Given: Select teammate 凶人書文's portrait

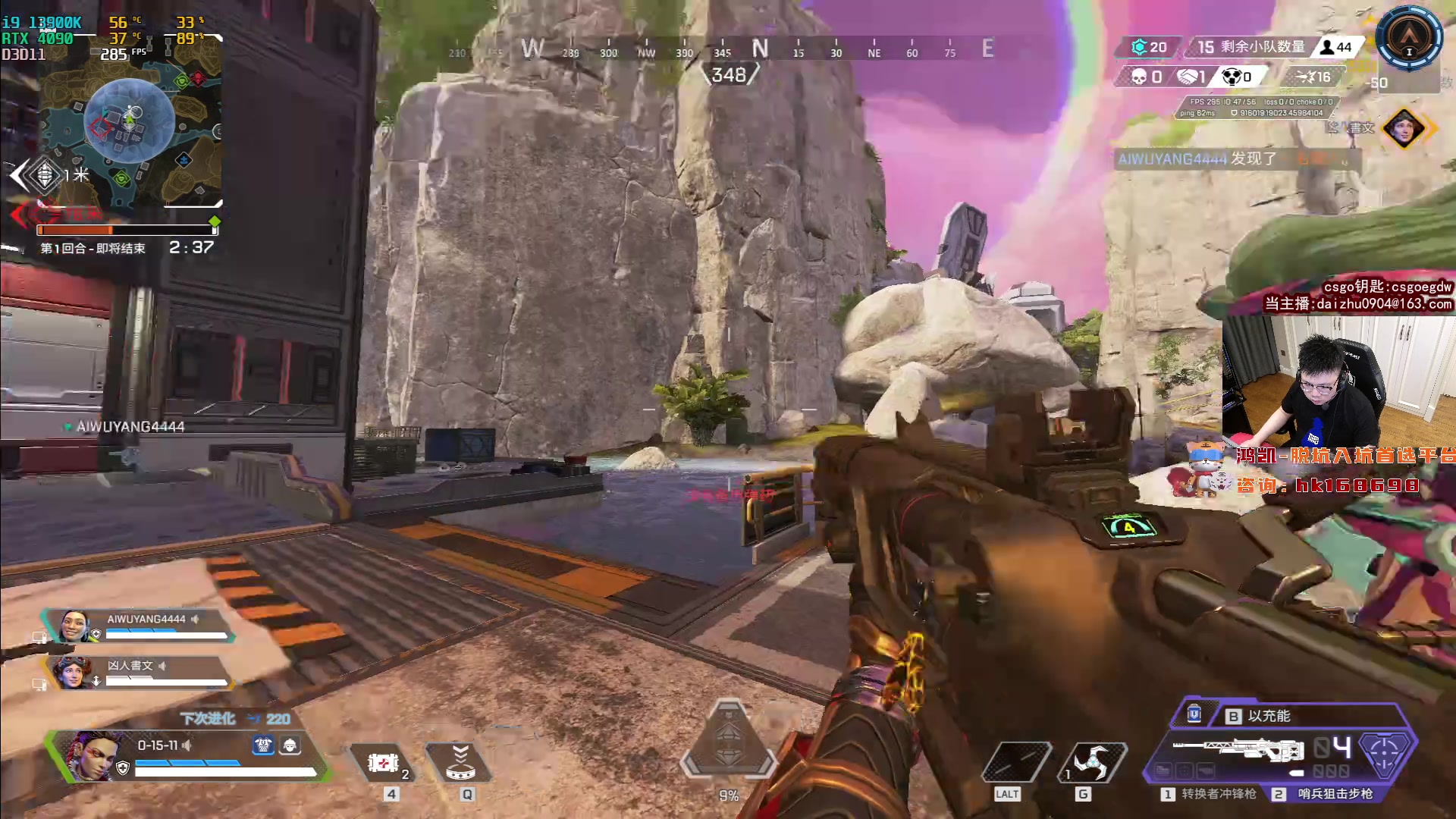Looking at the screenshot, I should tap(73, 673).
